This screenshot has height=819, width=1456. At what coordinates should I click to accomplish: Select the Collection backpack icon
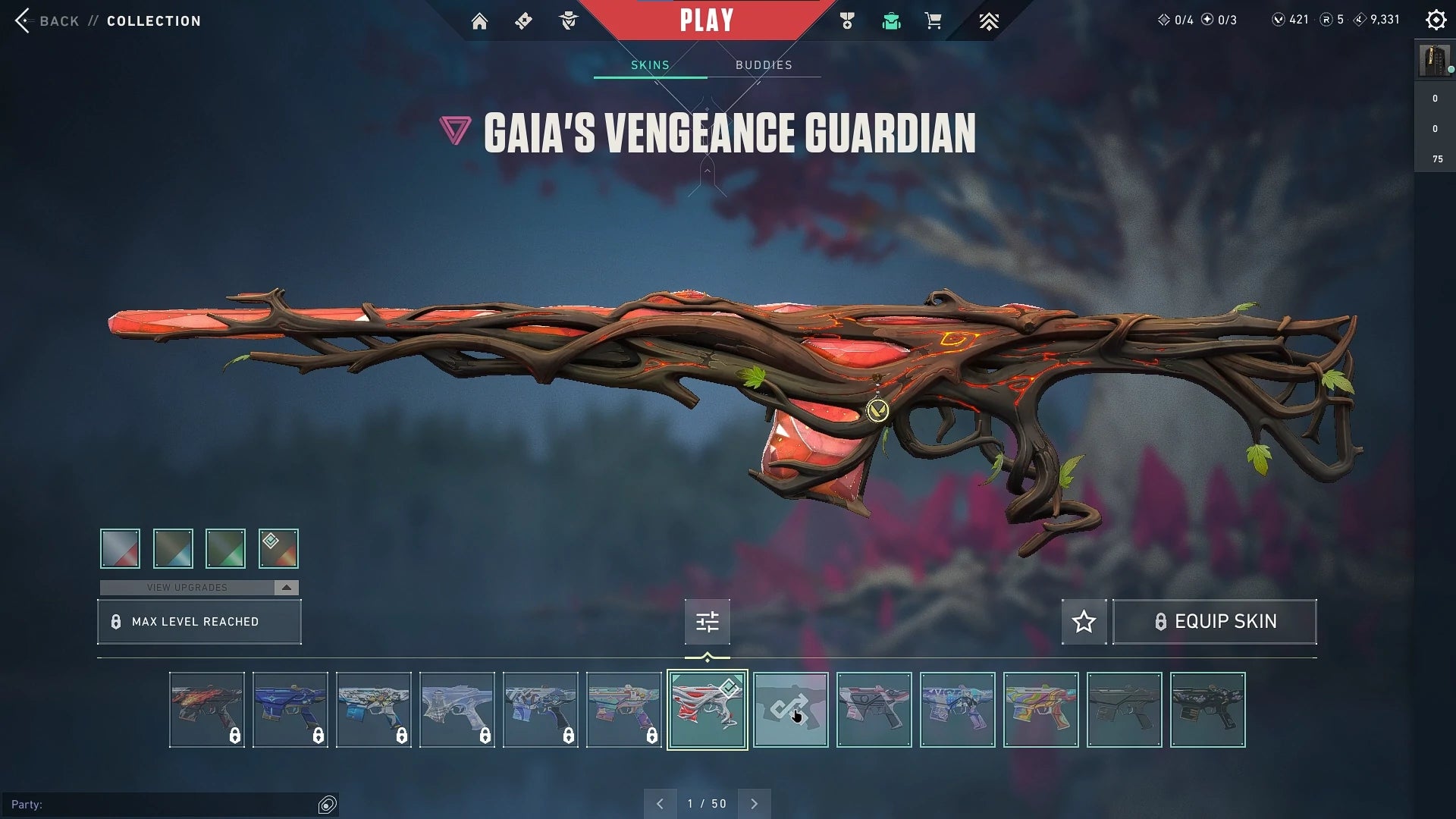pyautogui.click(x=891, y=21)
